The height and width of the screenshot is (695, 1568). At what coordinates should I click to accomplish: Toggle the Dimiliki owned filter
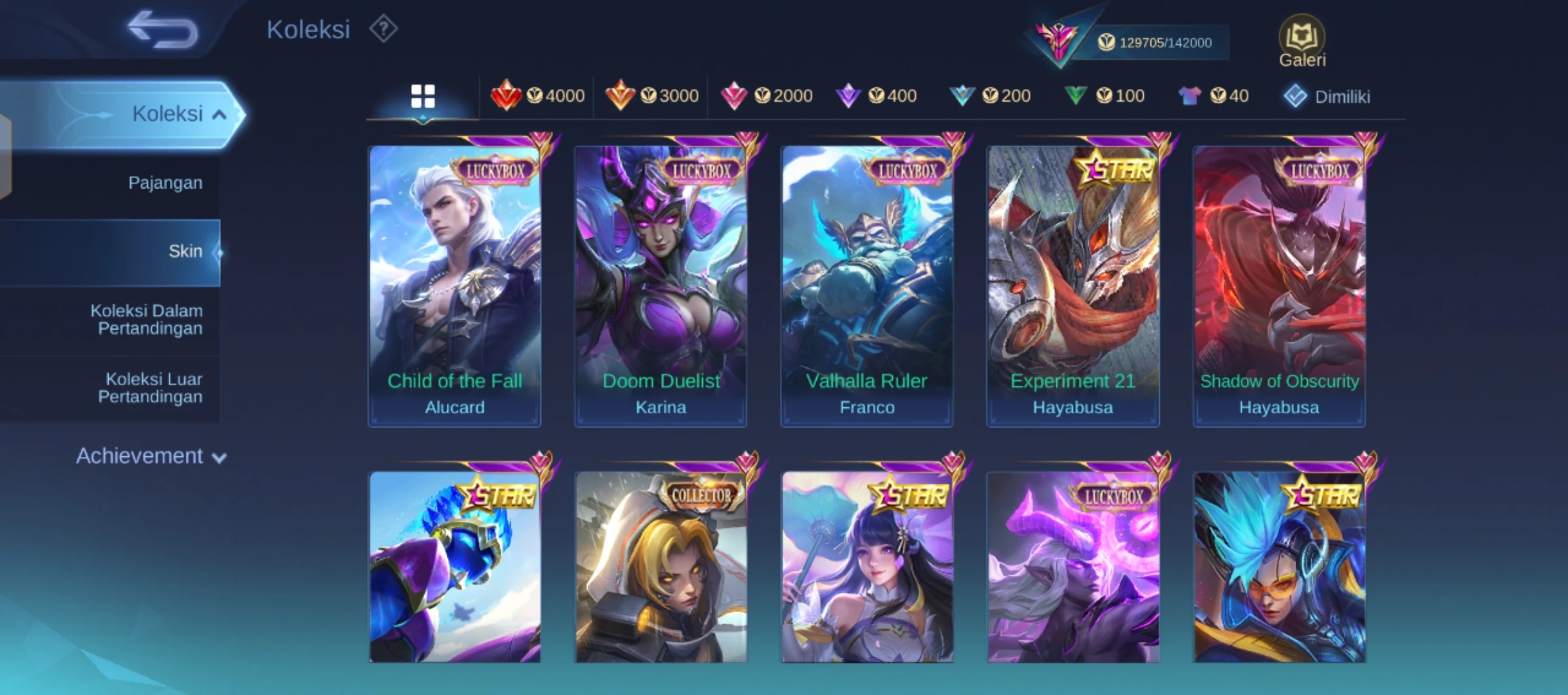[1327, 97]
